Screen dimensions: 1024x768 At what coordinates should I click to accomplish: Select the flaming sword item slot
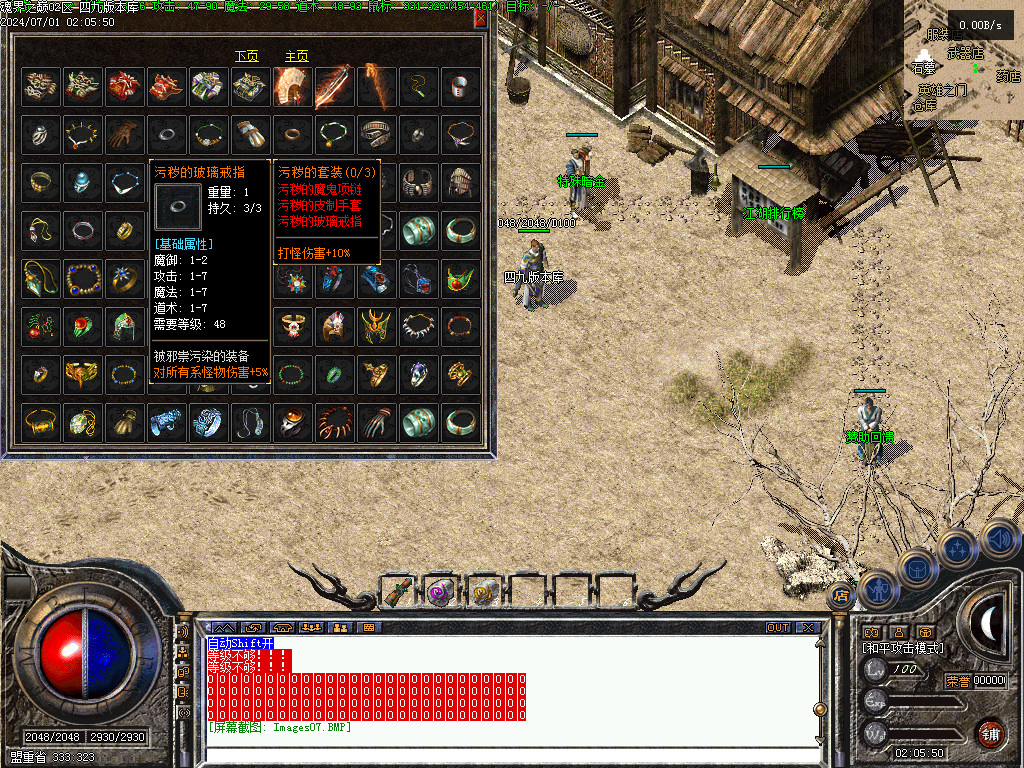[x=333, y=88]
